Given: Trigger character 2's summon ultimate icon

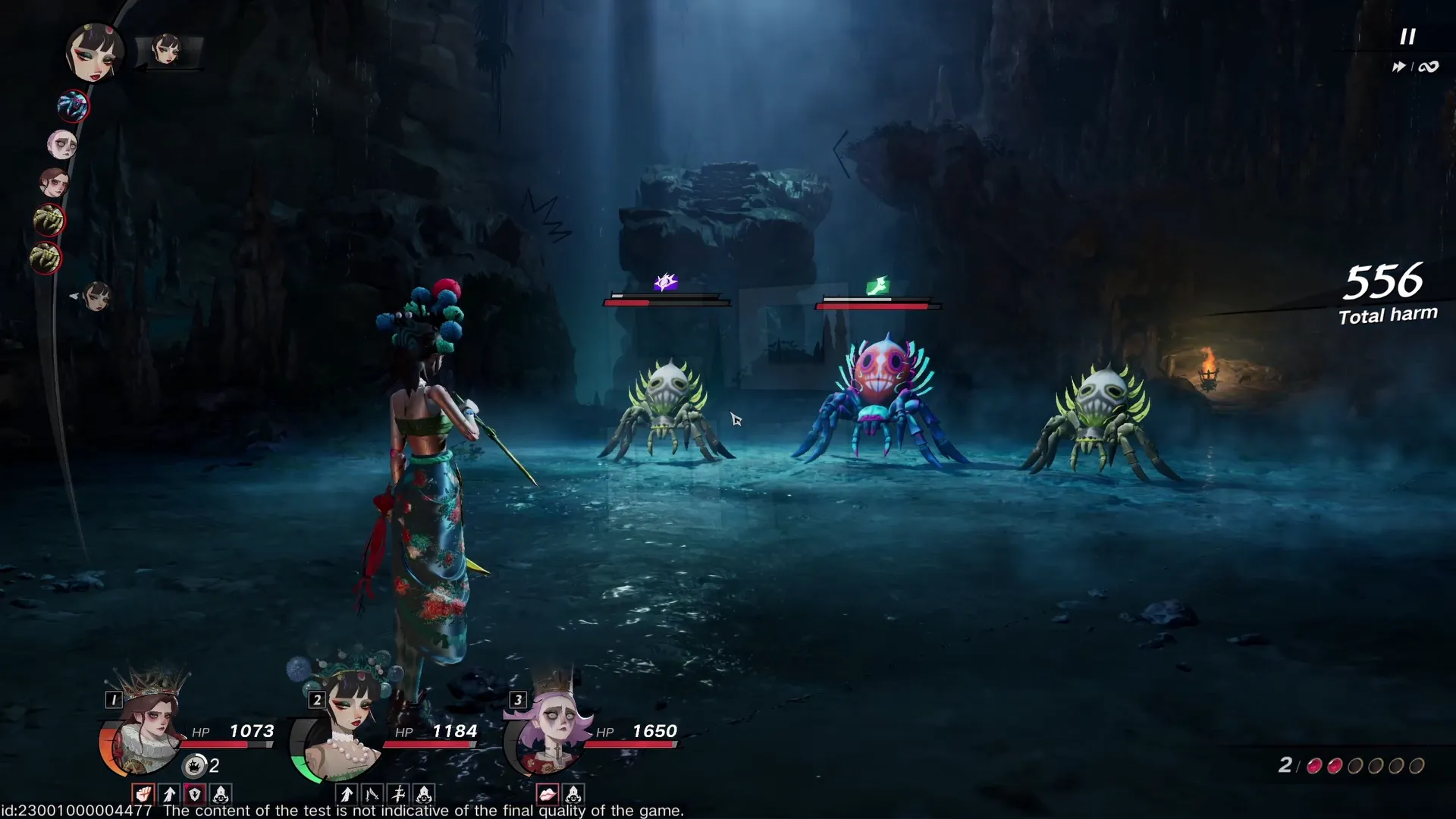Looking at the screenshot, I should point(424,795).
